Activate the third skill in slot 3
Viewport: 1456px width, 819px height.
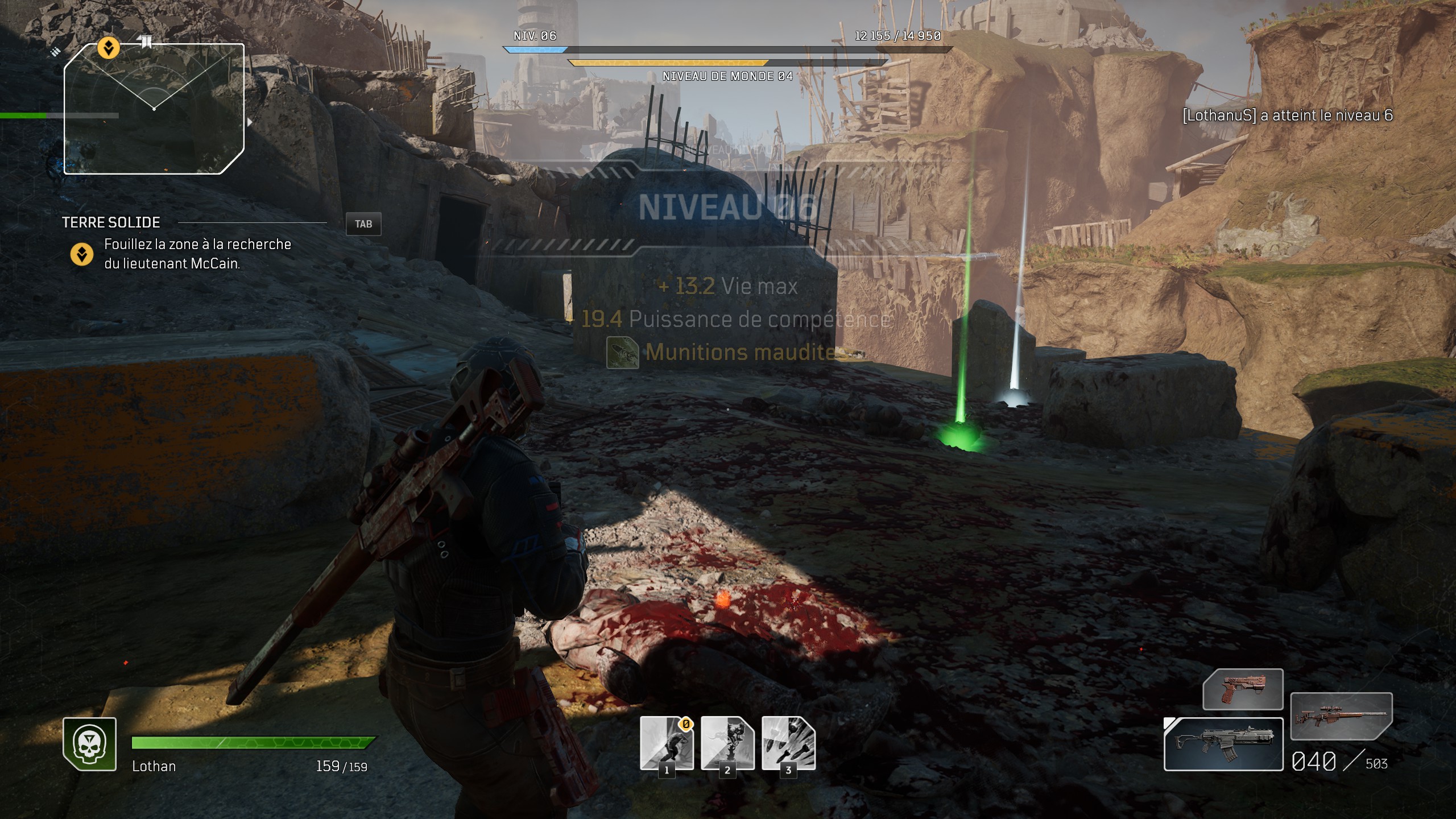click(788, 743)
